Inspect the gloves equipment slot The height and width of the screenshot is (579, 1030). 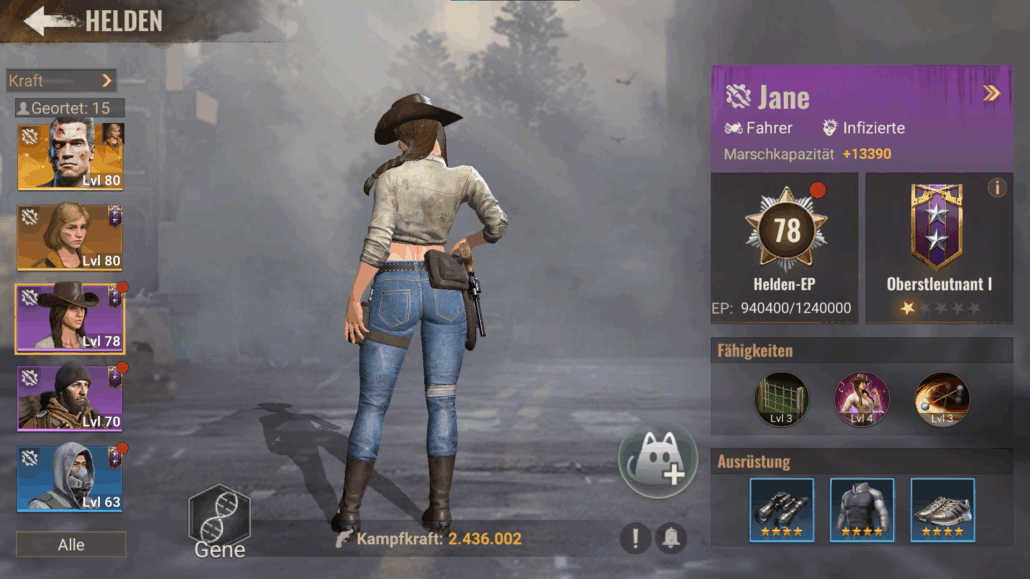coord(781,509)
